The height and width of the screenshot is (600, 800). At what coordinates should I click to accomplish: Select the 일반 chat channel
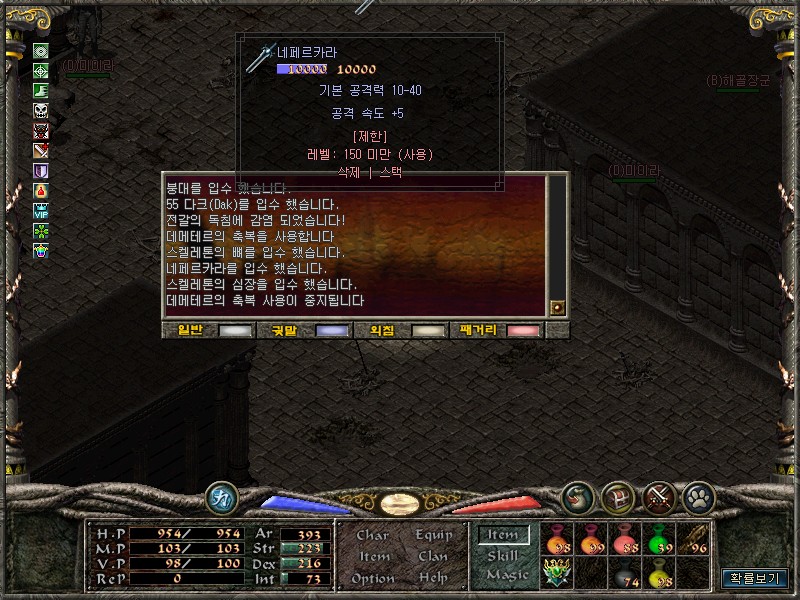[188, 330]
